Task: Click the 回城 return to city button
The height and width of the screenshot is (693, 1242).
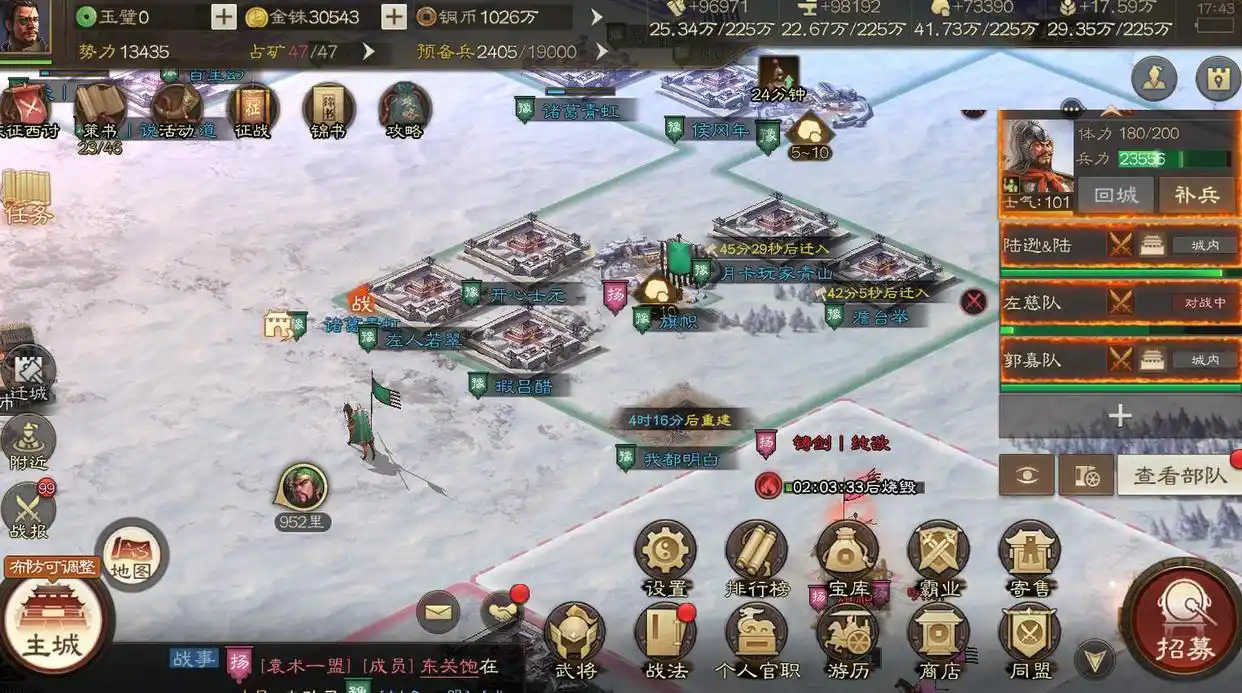Action: 1115,195
